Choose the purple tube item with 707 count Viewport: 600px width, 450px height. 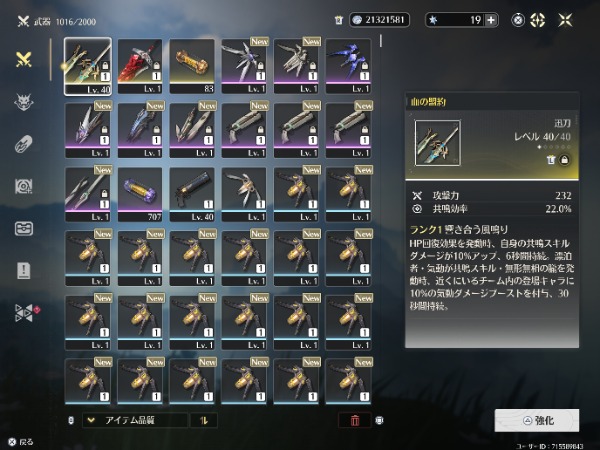(x=140, y=194)
